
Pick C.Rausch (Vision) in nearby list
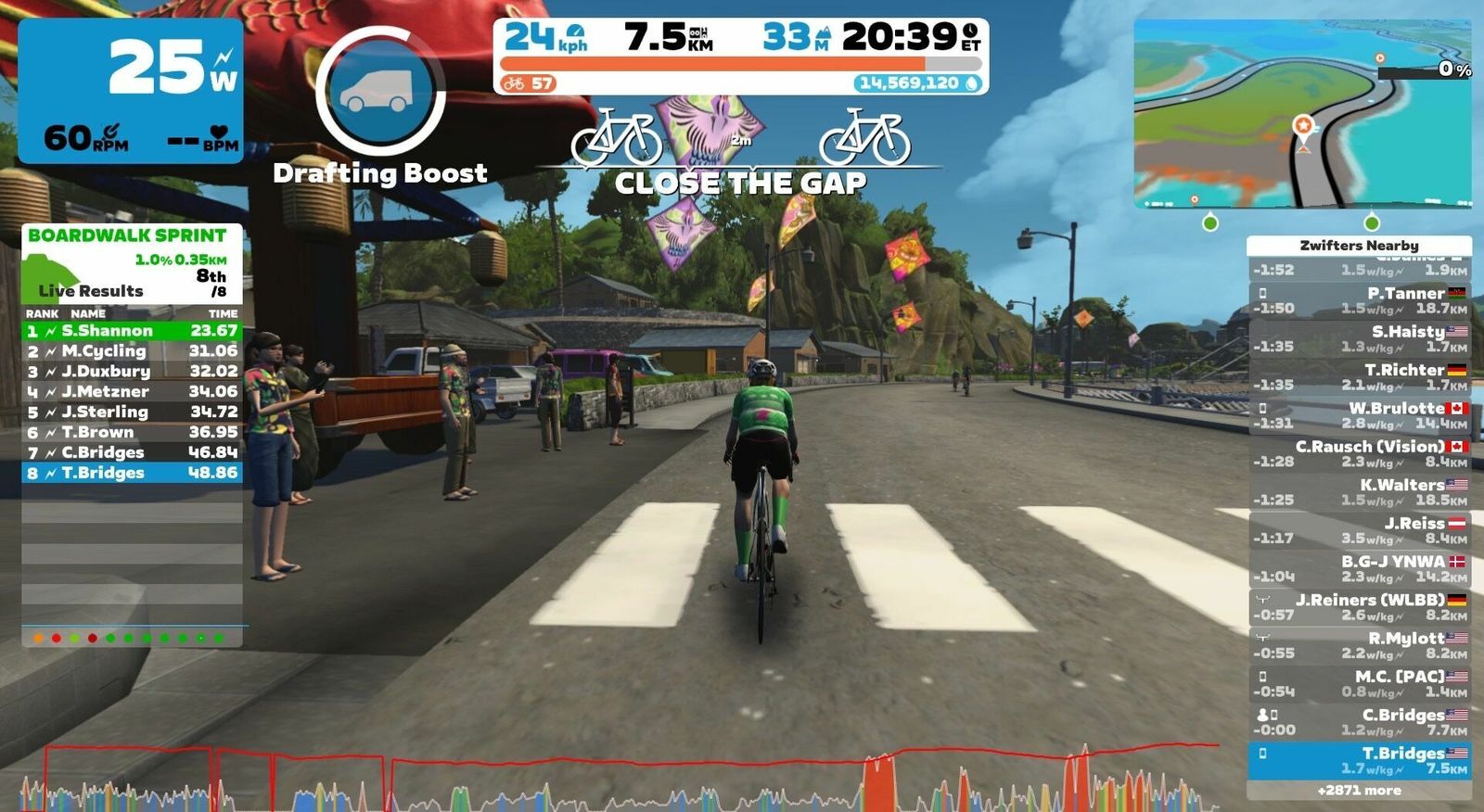(1359, 453)
